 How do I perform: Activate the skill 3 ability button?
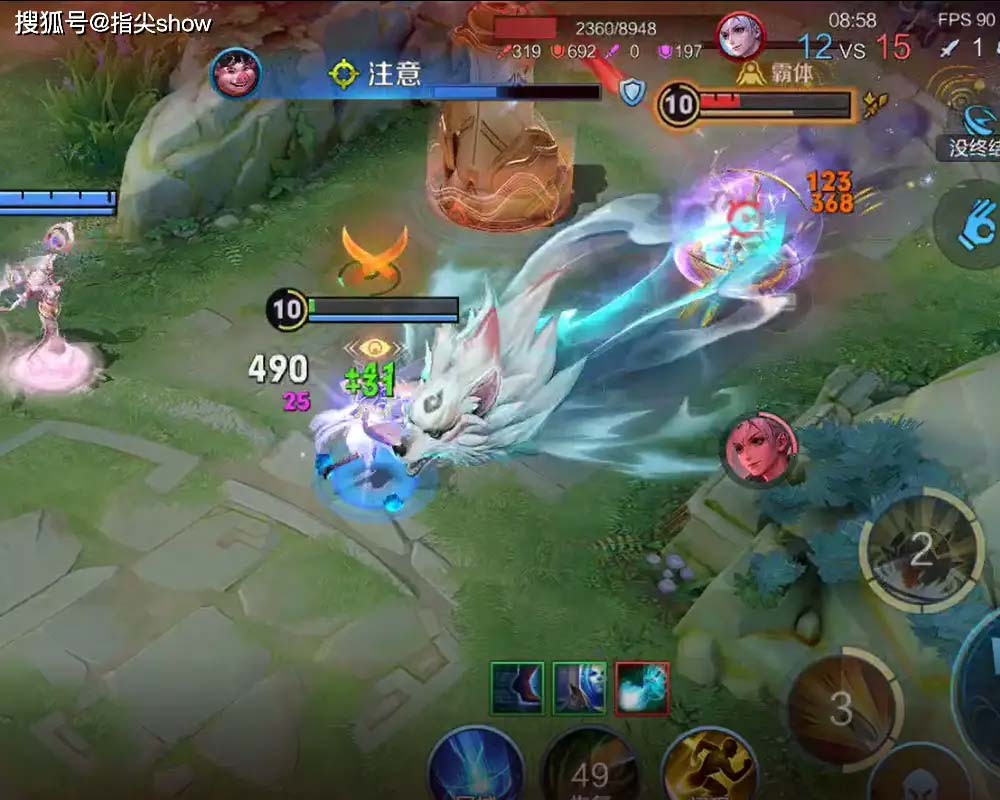842,707
